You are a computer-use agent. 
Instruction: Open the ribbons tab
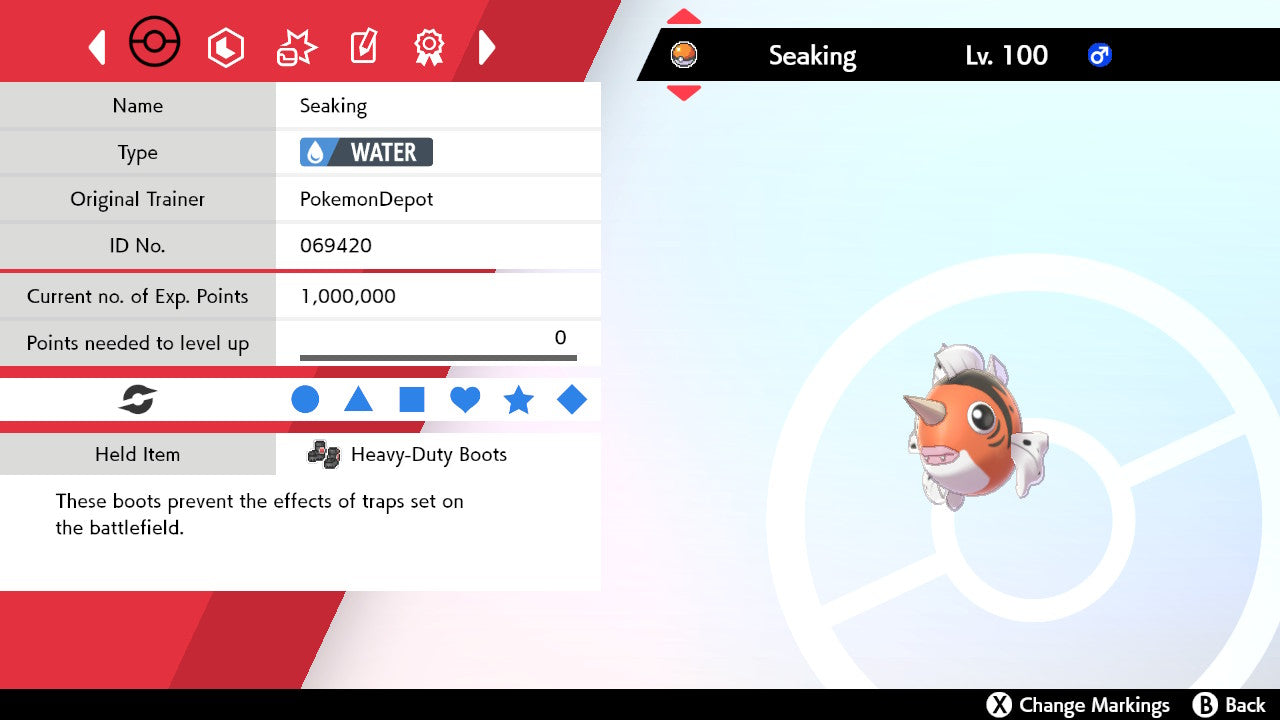coord(429,47)
